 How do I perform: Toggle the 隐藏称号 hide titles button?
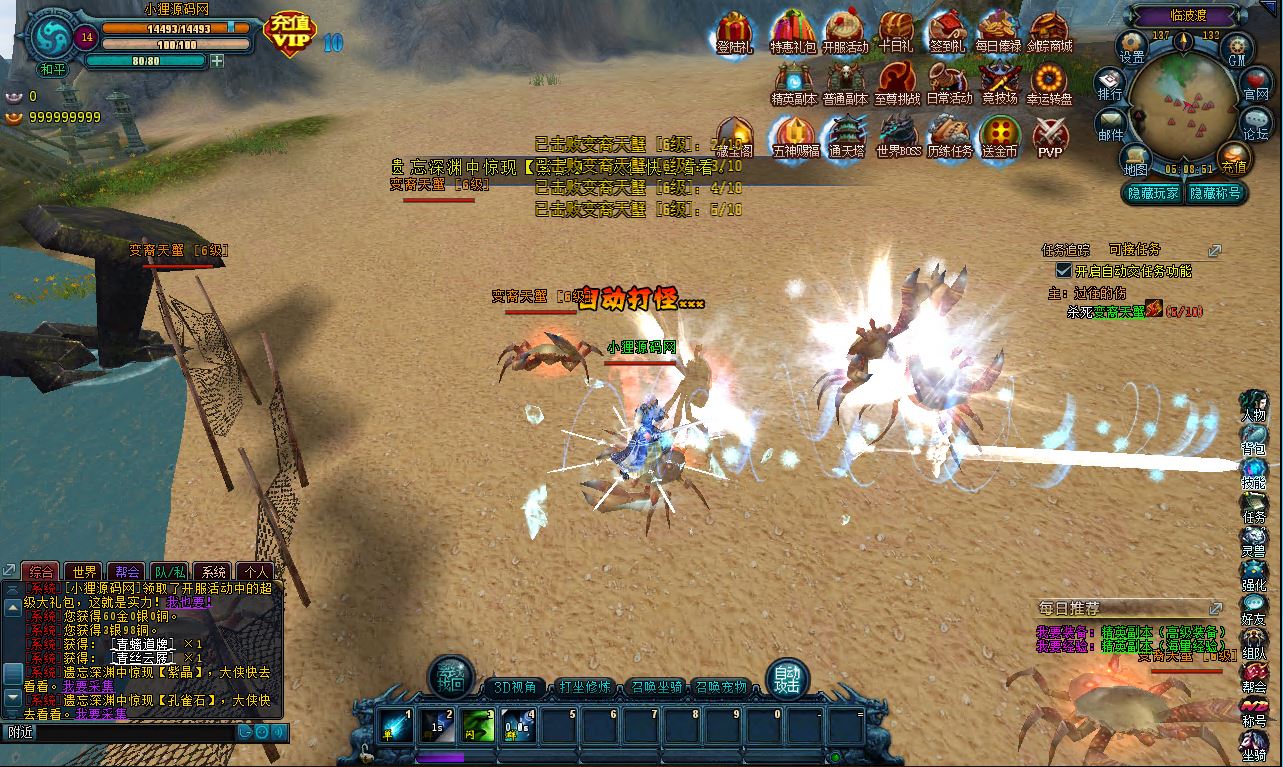(1215, 193)
